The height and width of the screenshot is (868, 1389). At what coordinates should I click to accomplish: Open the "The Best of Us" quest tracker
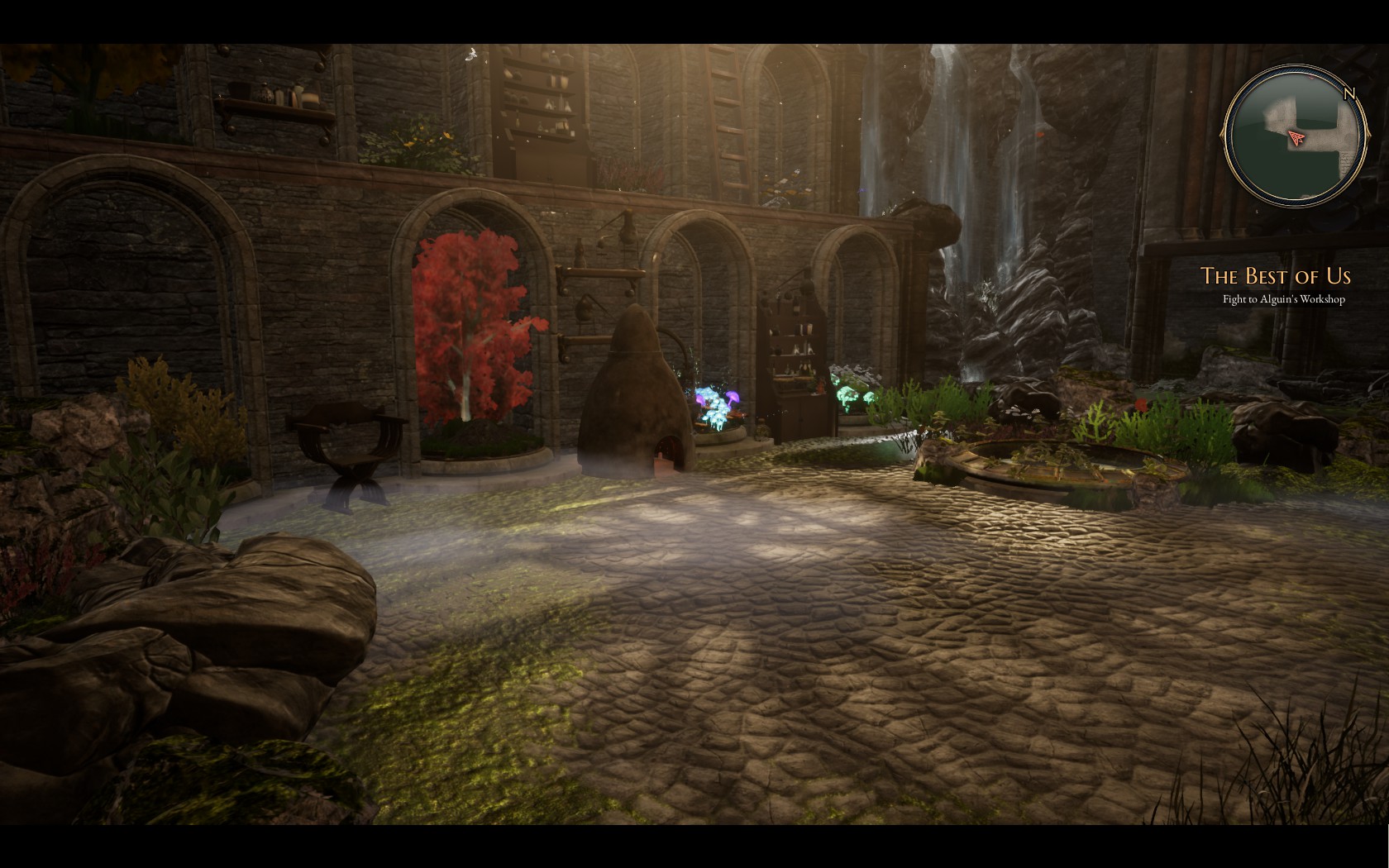1275,276
